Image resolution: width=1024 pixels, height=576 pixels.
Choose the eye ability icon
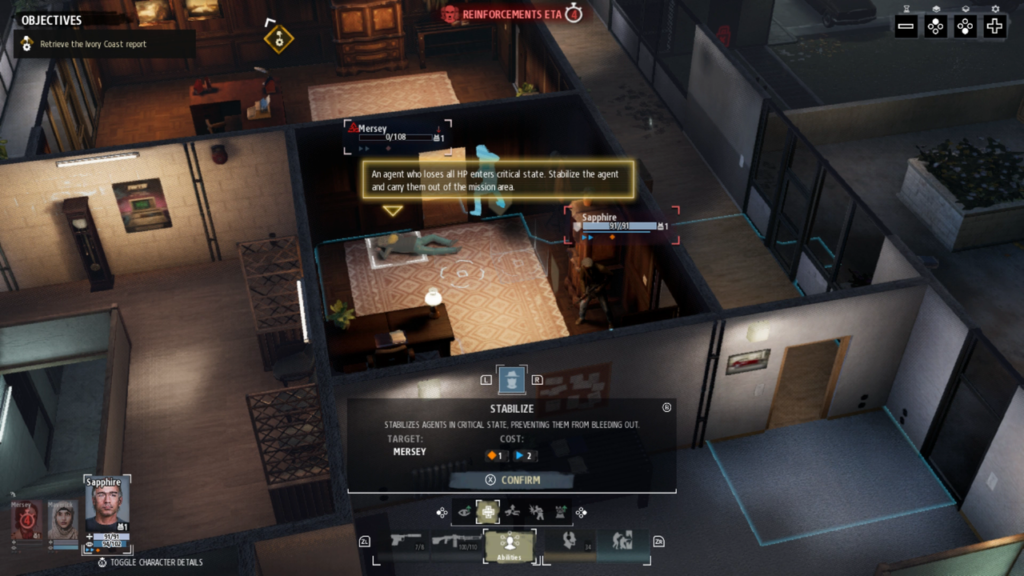point(464,512)
